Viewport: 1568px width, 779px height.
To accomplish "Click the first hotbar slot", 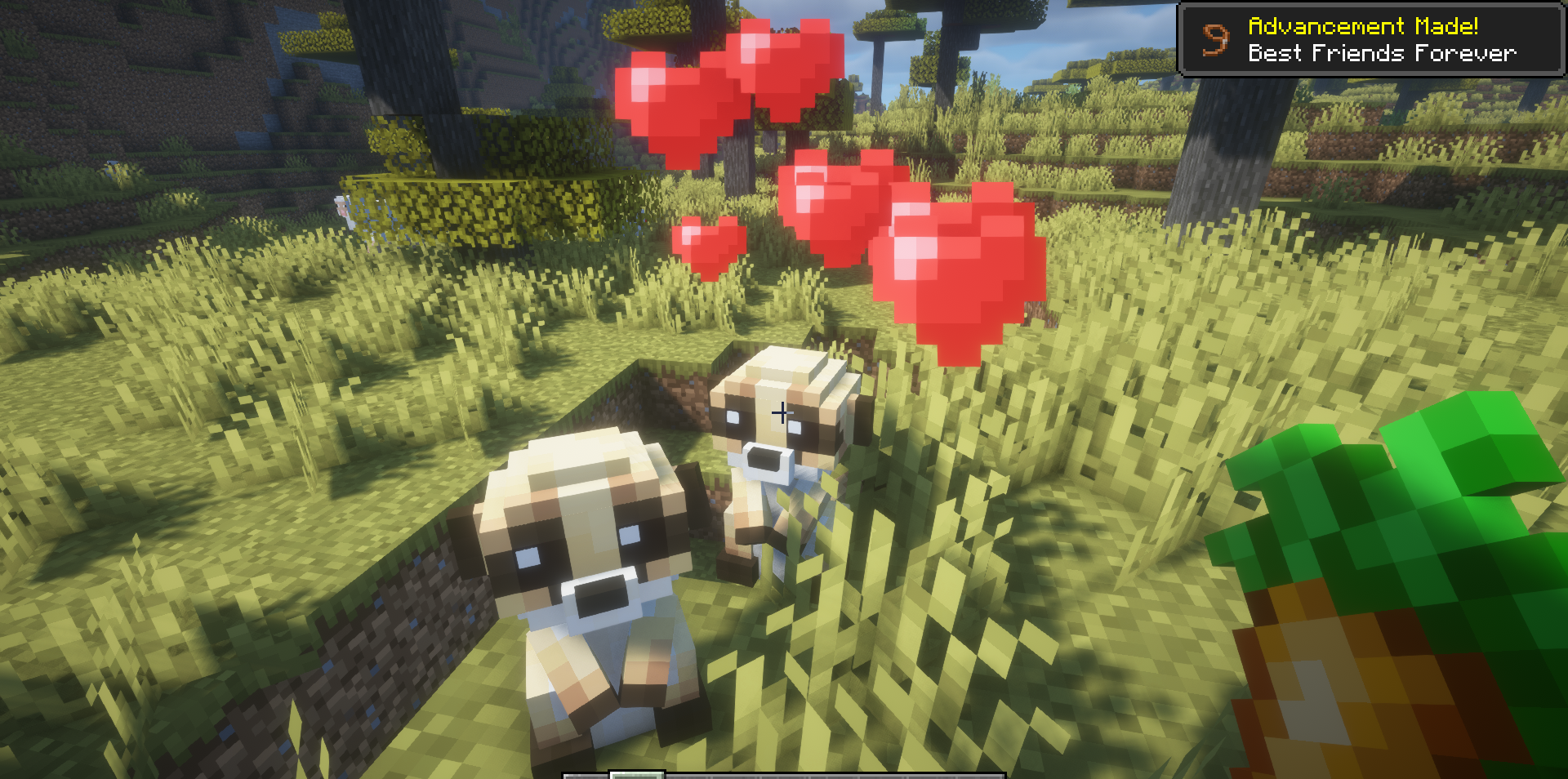I will 586,774.
